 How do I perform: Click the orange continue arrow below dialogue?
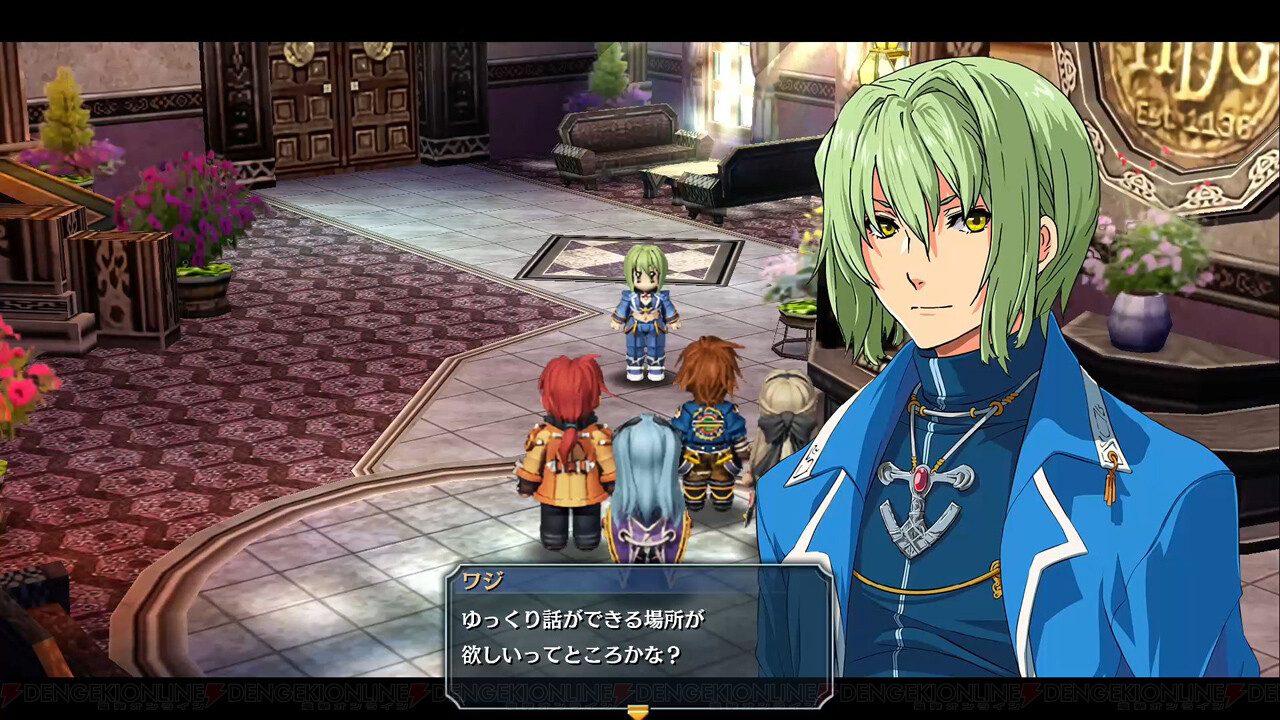[x=637, y=711]
